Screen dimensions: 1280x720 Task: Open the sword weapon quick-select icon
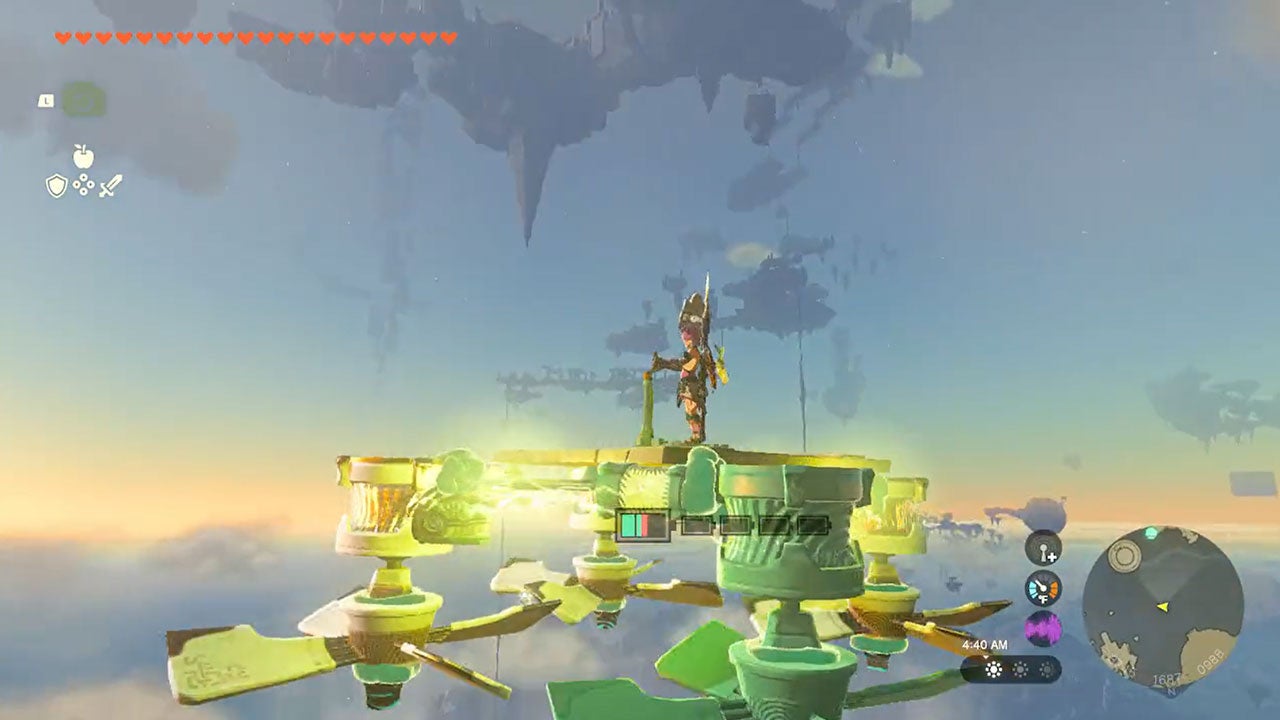click(110, 185)
